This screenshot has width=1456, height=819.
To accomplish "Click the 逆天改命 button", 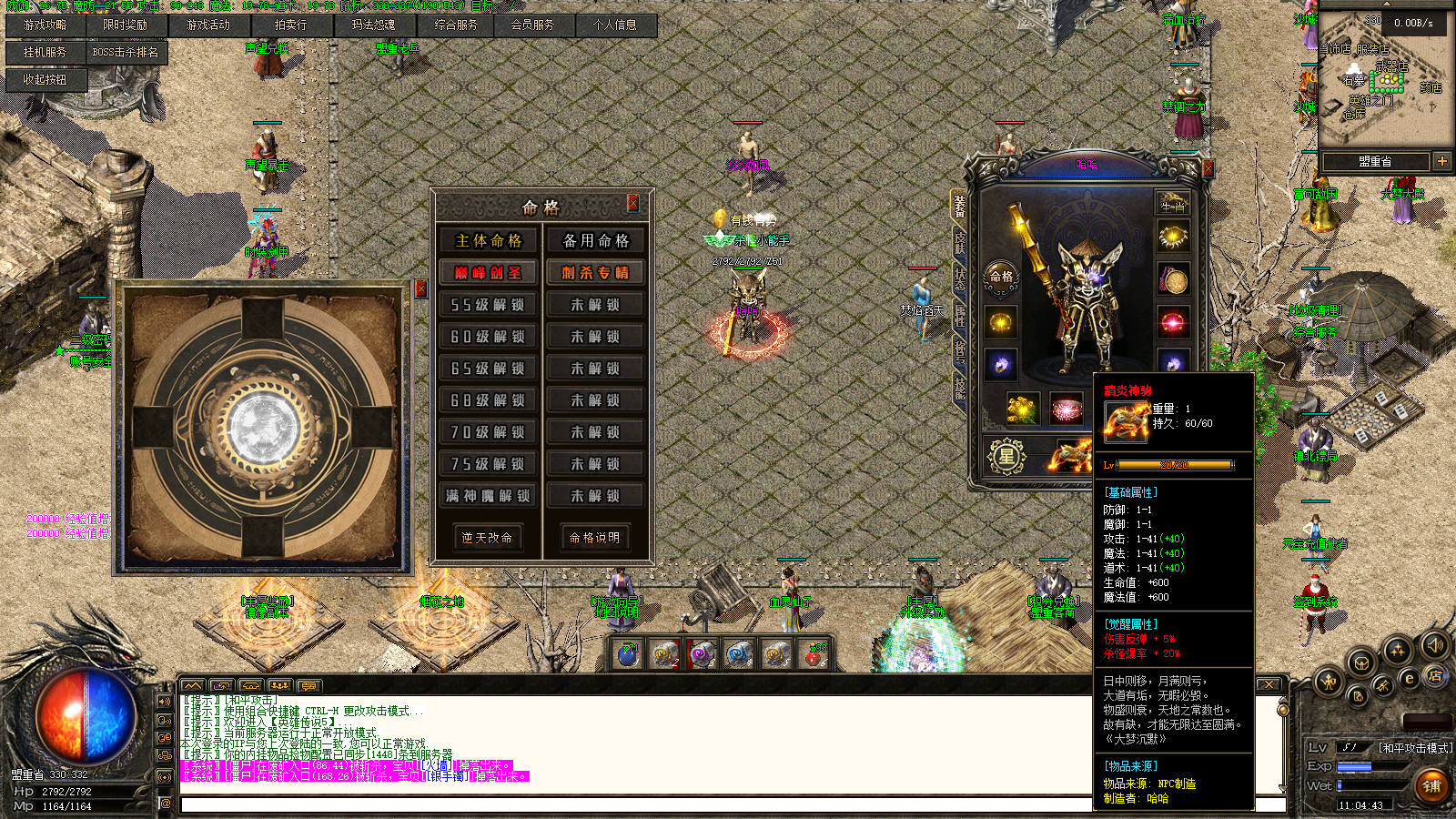I will [487, 538].
